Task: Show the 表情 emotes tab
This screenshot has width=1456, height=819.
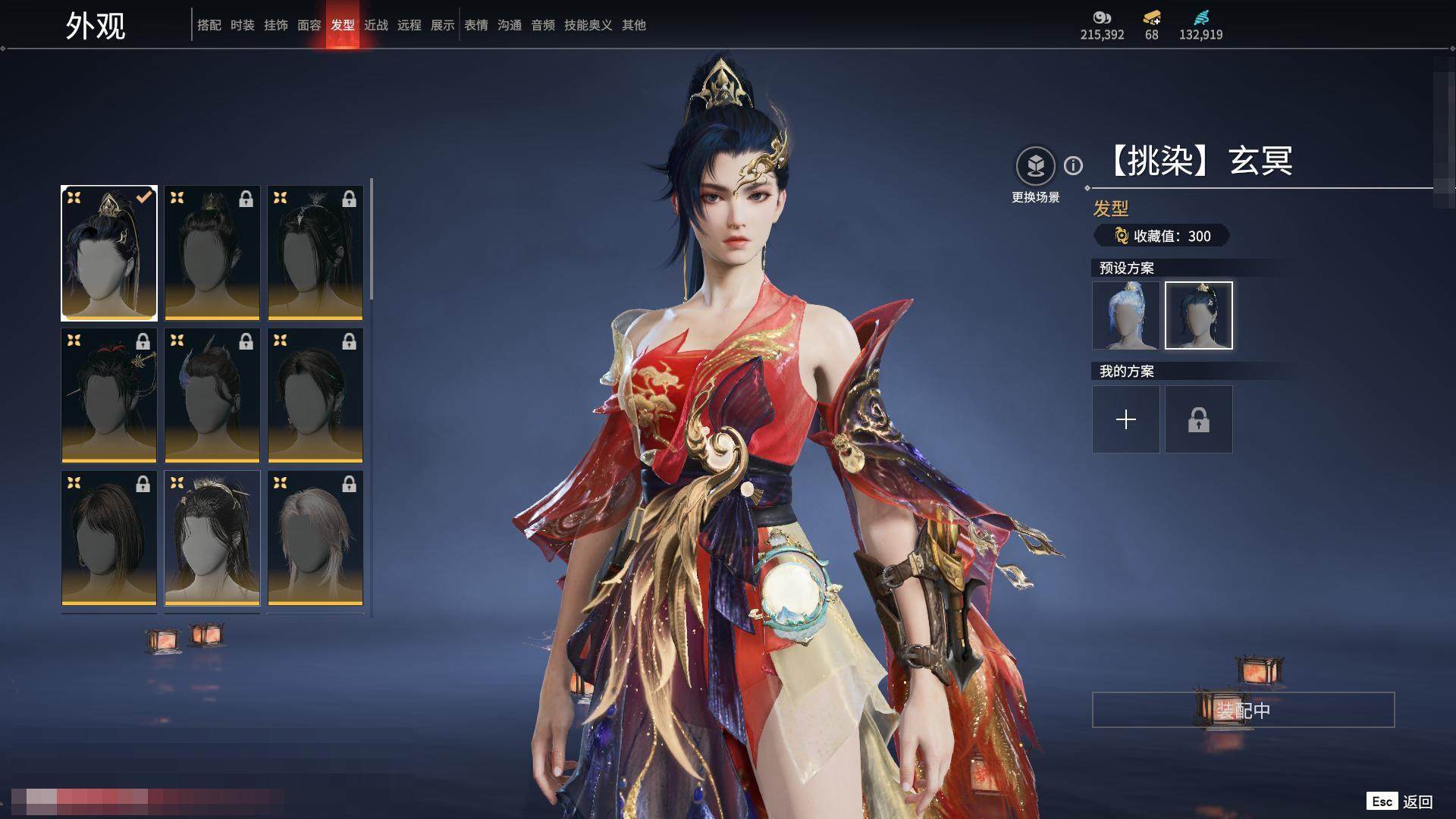Action: (475, 25)
